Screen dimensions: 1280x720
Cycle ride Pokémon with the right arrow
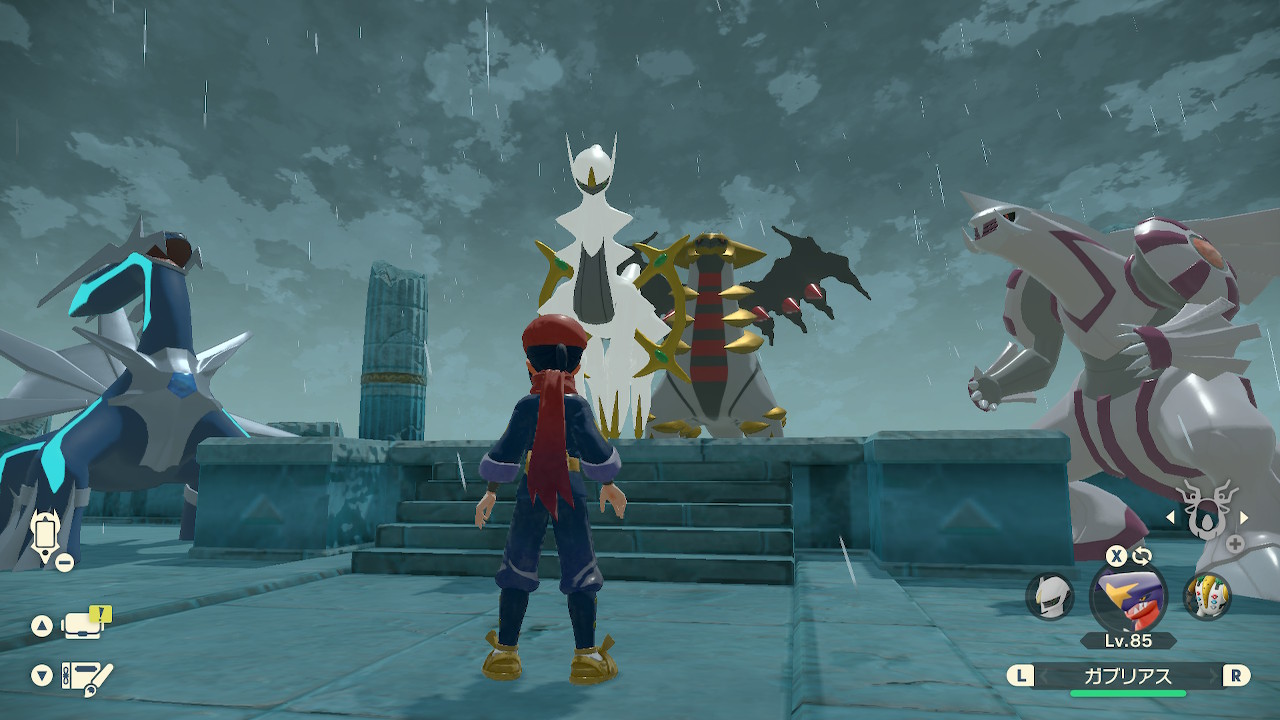[x=1244, y=517]
